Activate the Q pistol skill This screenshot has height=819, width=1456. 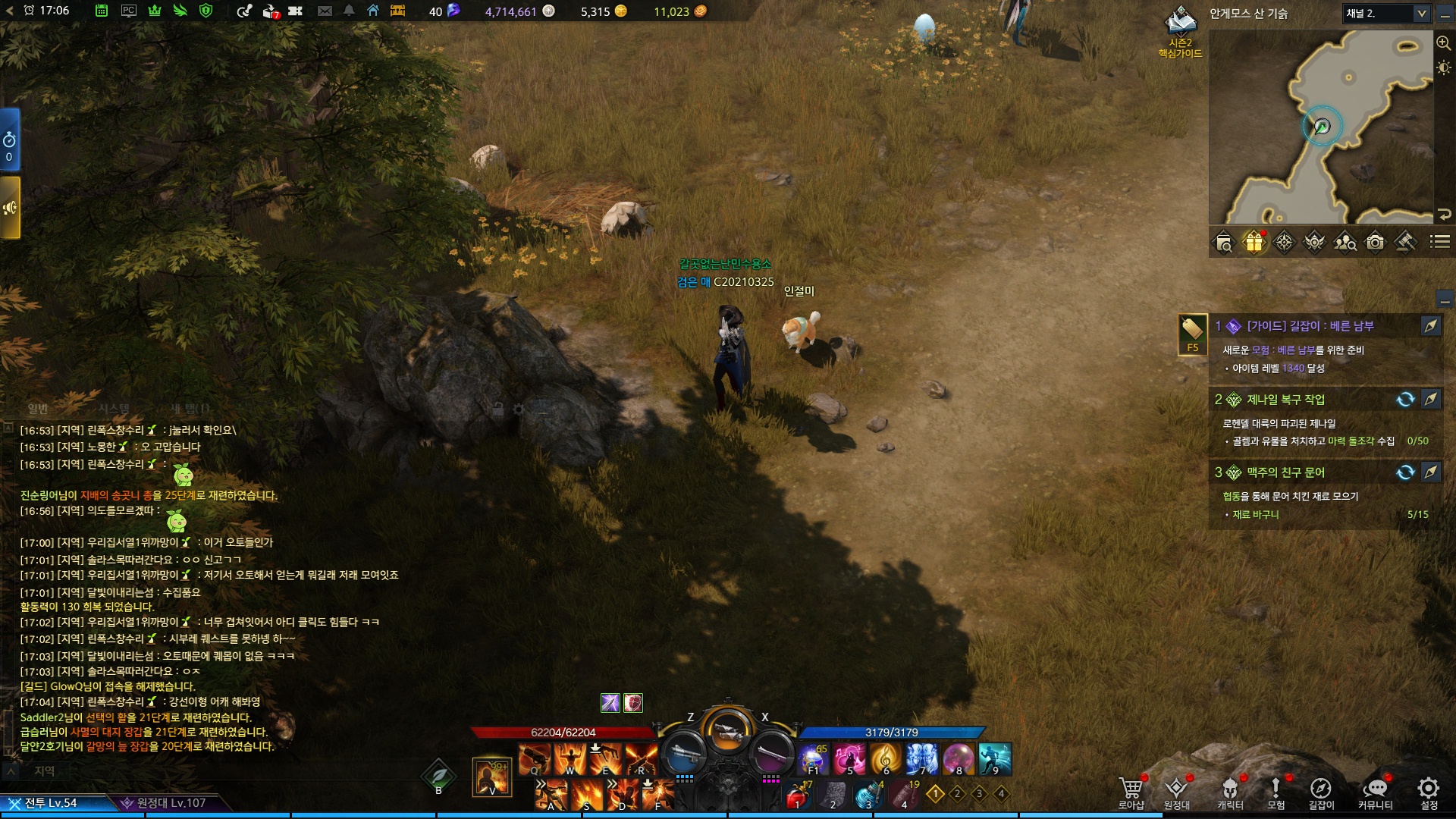coord(535,759)
